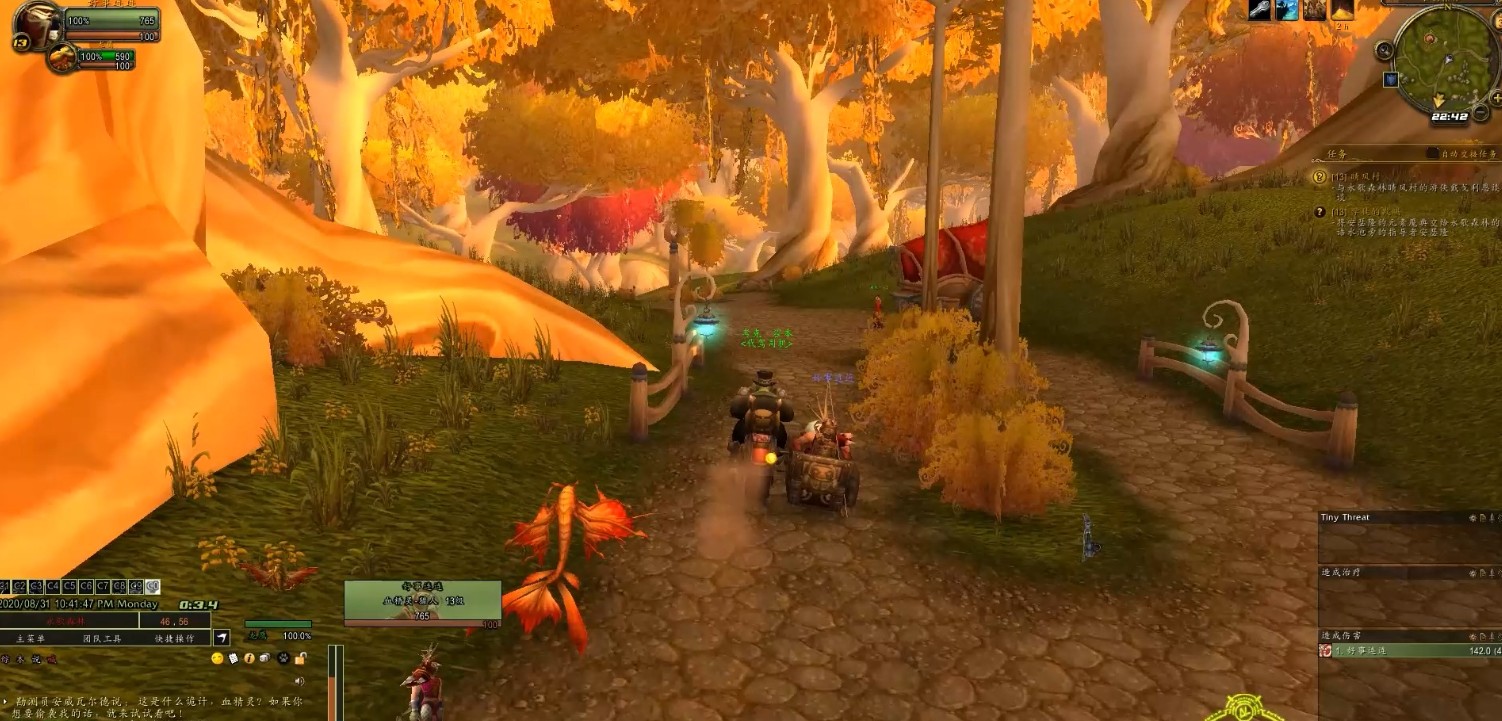Zoom out the minimap with minus button
The width and height of the screenshot is (1502, 721).
1481,113
